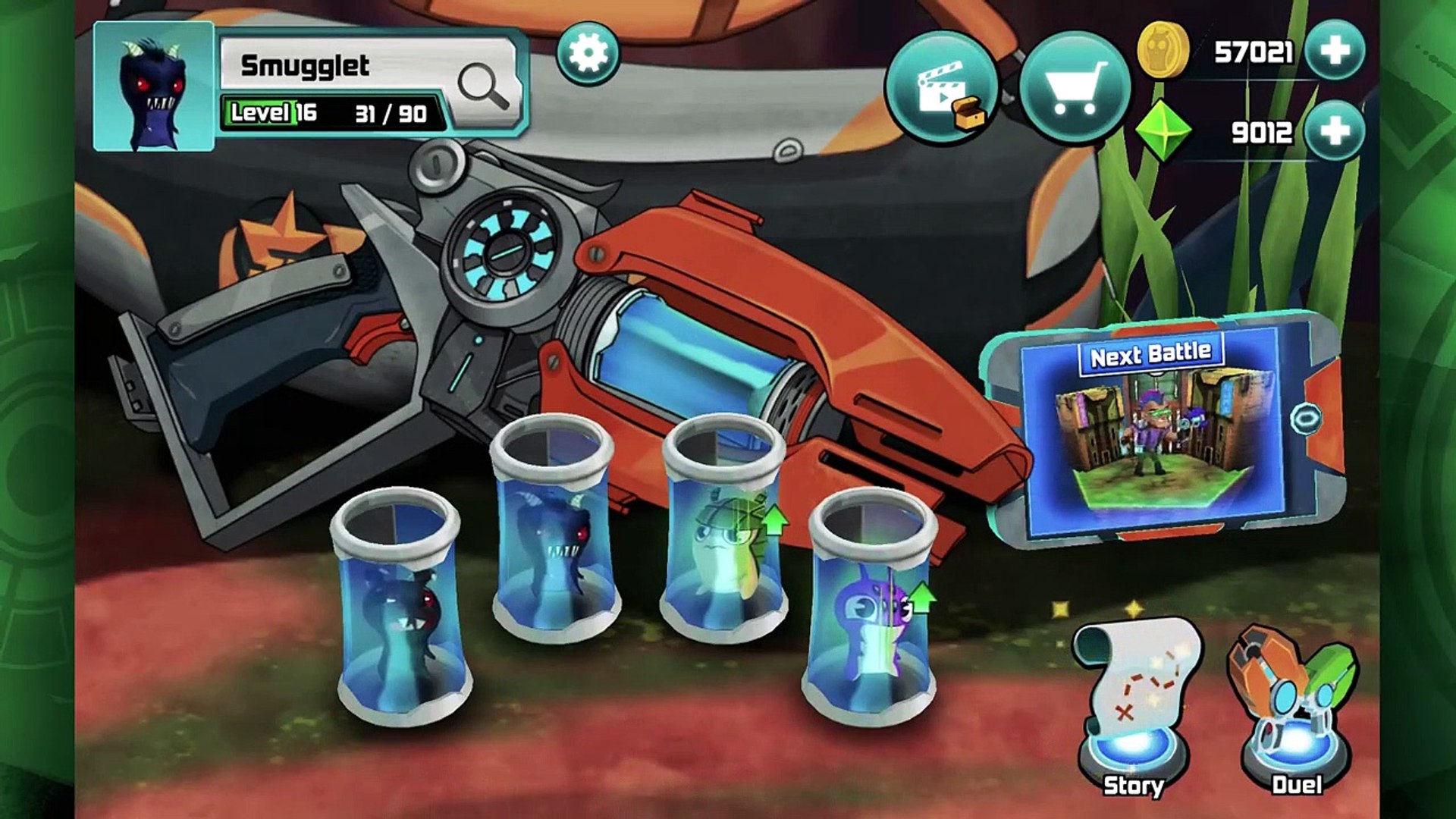Tap the Smugglet slug portrait
This screenshot has height=819, width=1456.
click(x=154, y=86)
